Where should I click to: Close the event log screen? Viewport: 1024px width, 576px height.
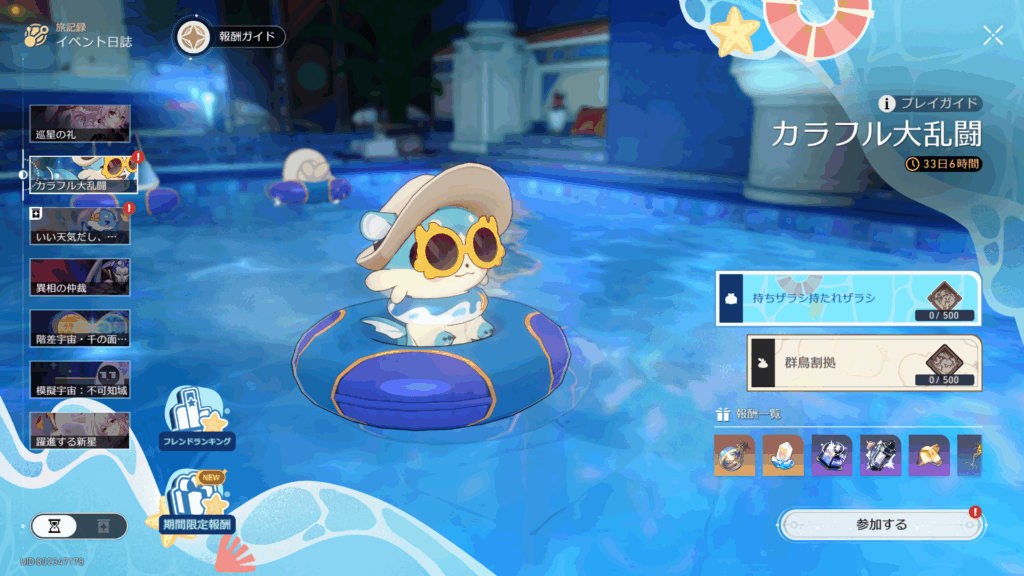pyautogui.click(x=992, y=37)
